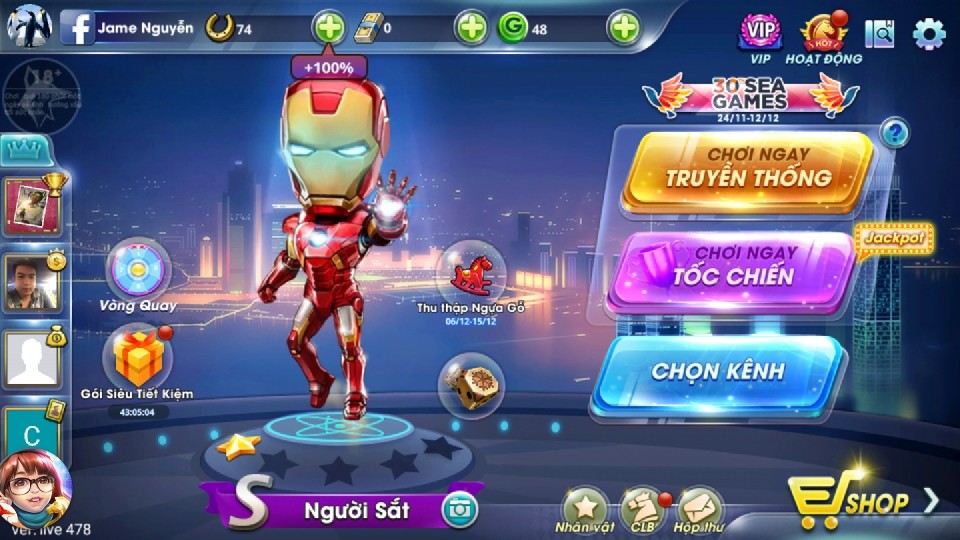Viewport: 960px width, 540px height.
Task: Click the dice icon beside the character
Action: 469,386
